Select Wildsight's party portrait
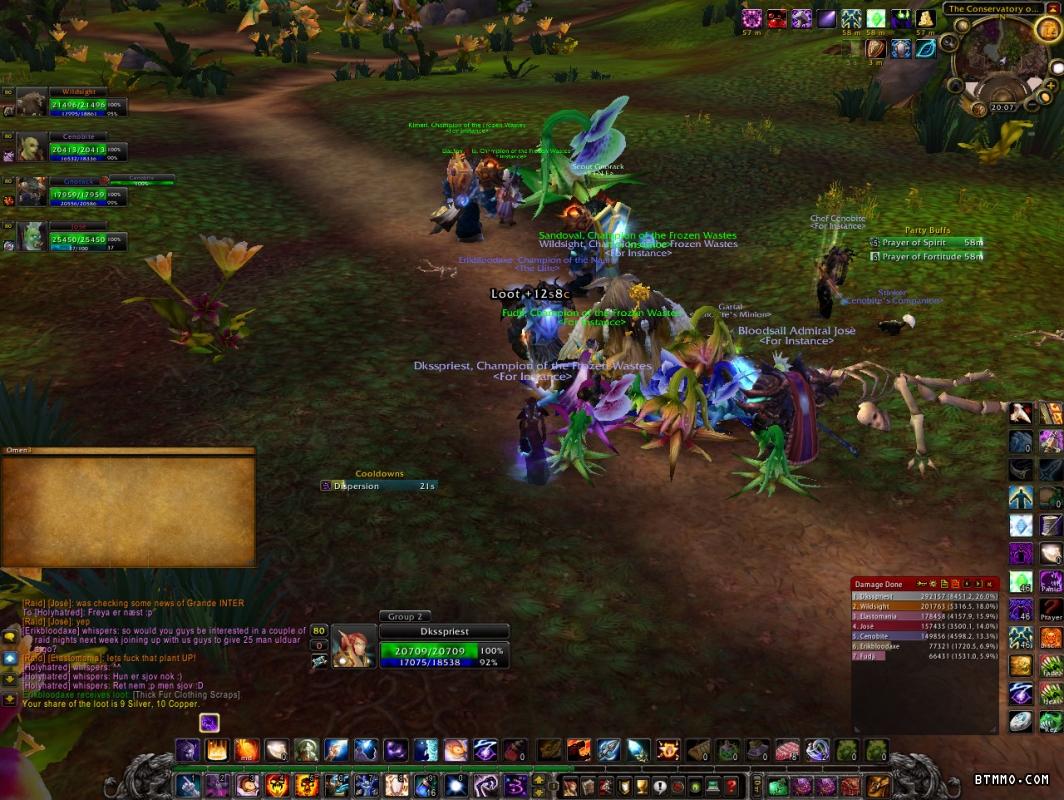The height and width of the screenshot is (800, 1064). [32, 104]
